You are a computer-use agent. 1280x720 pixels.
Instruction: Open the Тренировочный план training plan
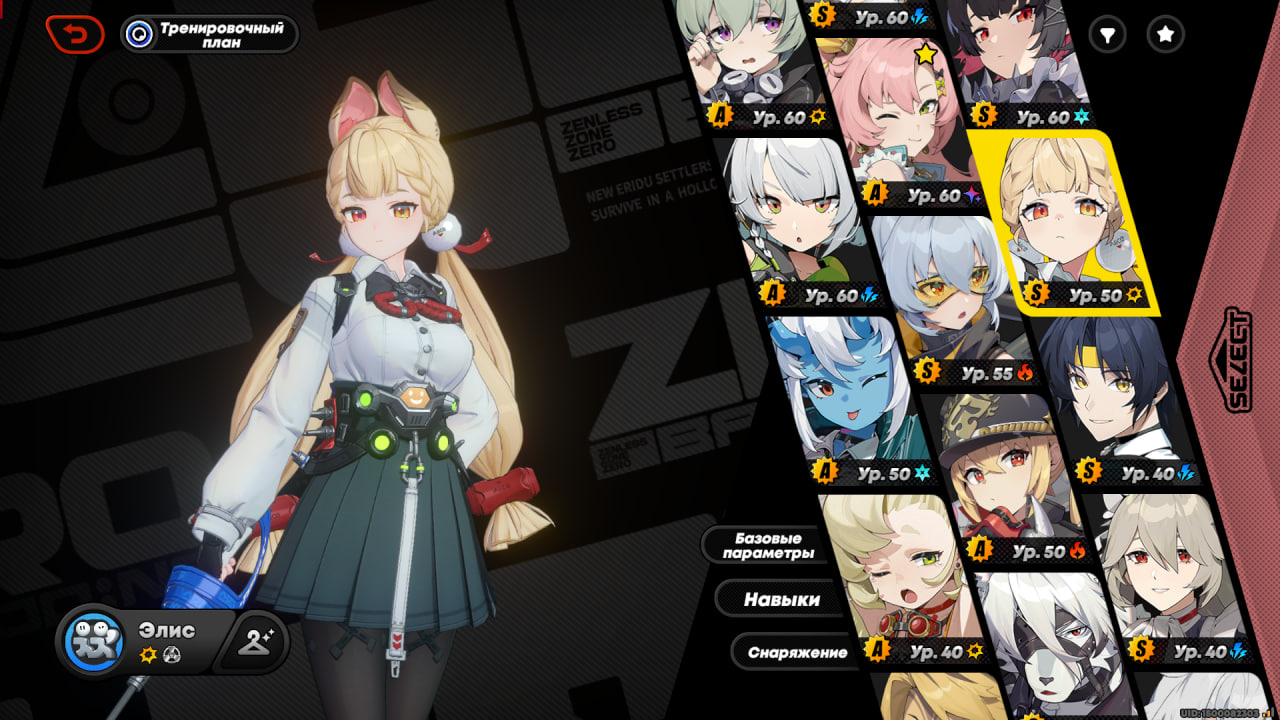210,34
